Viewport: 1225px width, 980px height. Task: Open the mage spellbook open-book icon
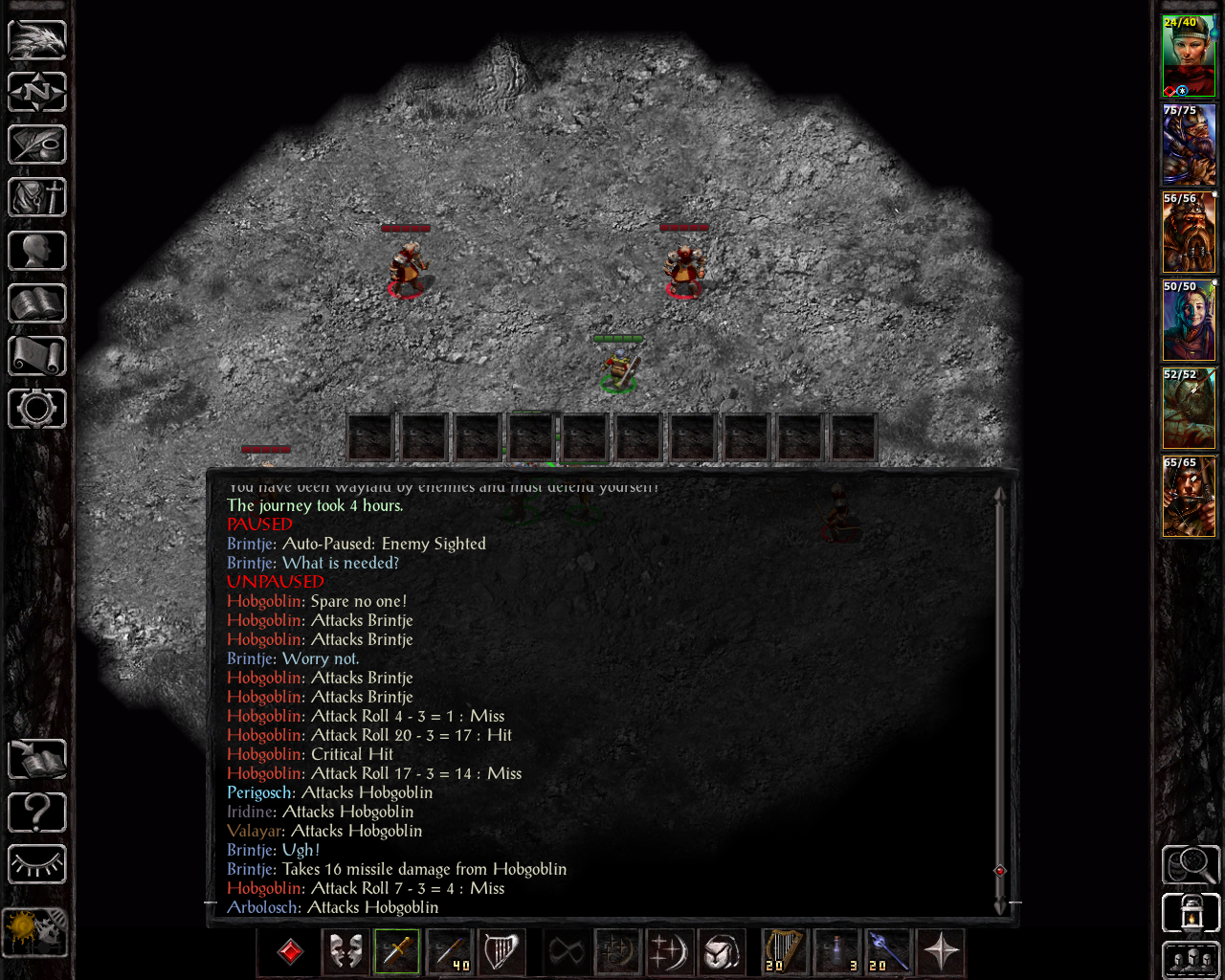click(37, 303)
